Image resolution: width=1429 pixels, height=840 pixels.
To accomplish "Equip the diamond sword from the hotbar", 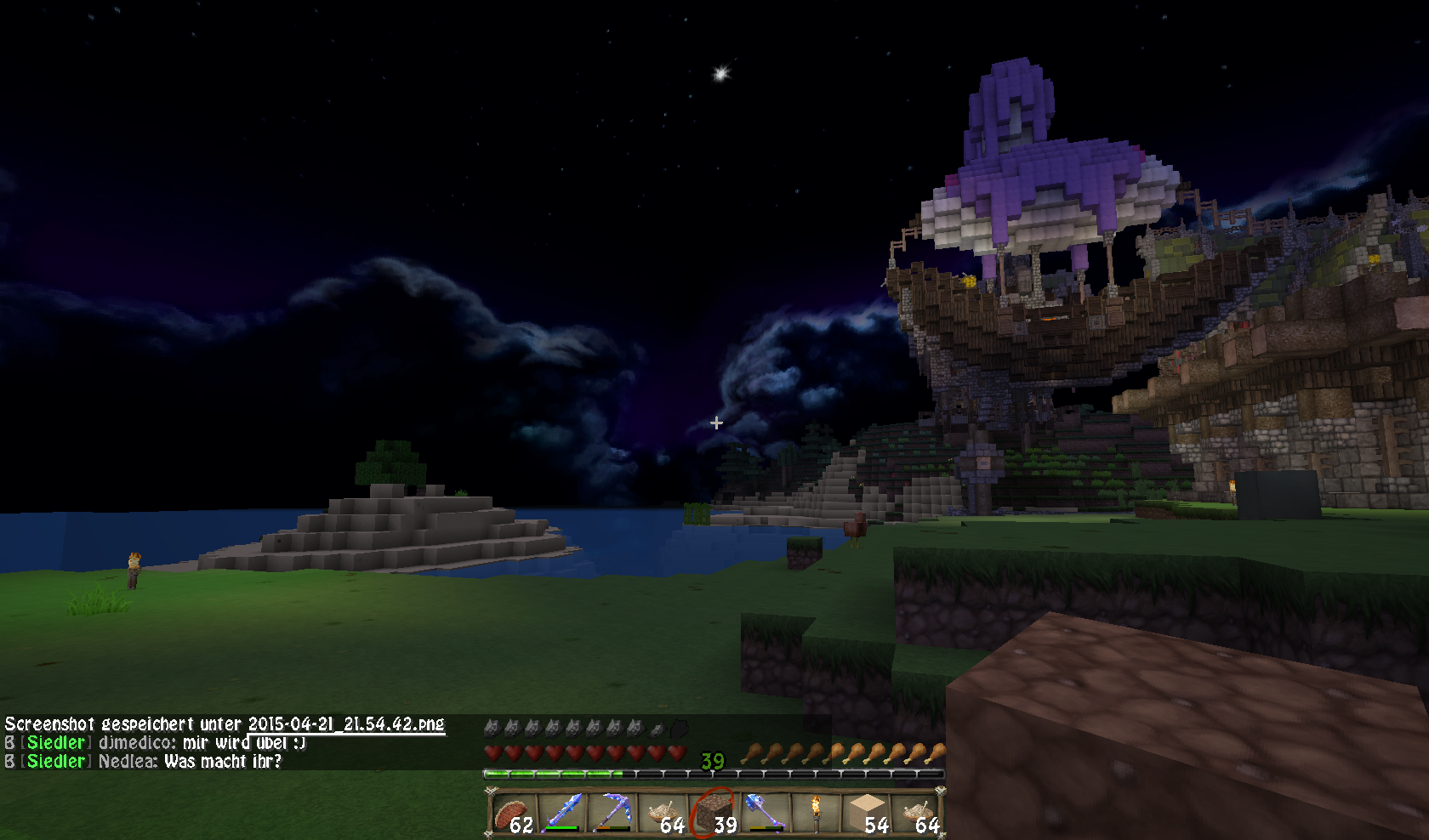I will 563,814.
